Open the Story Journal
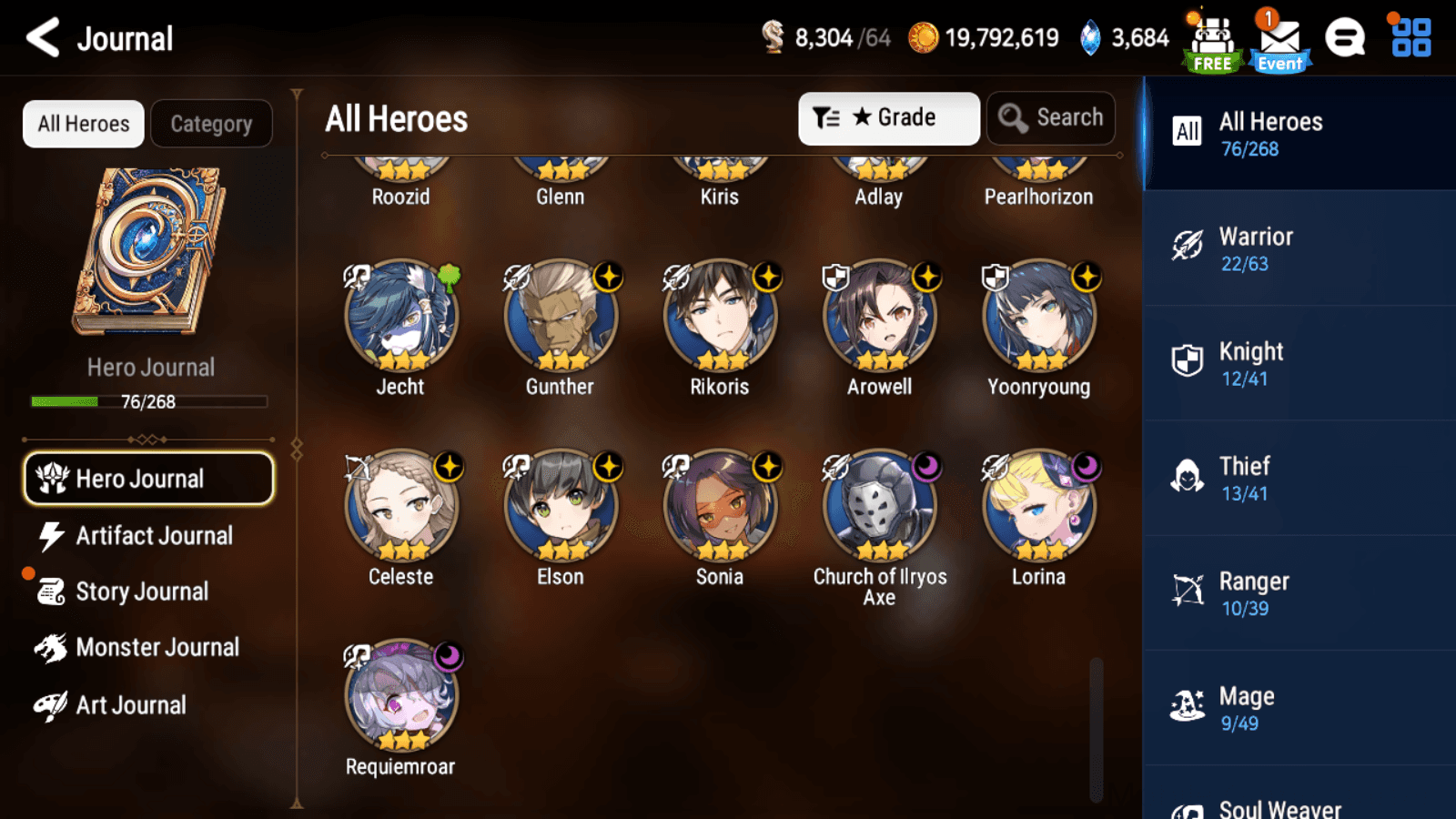 click(x=142, y=591)
